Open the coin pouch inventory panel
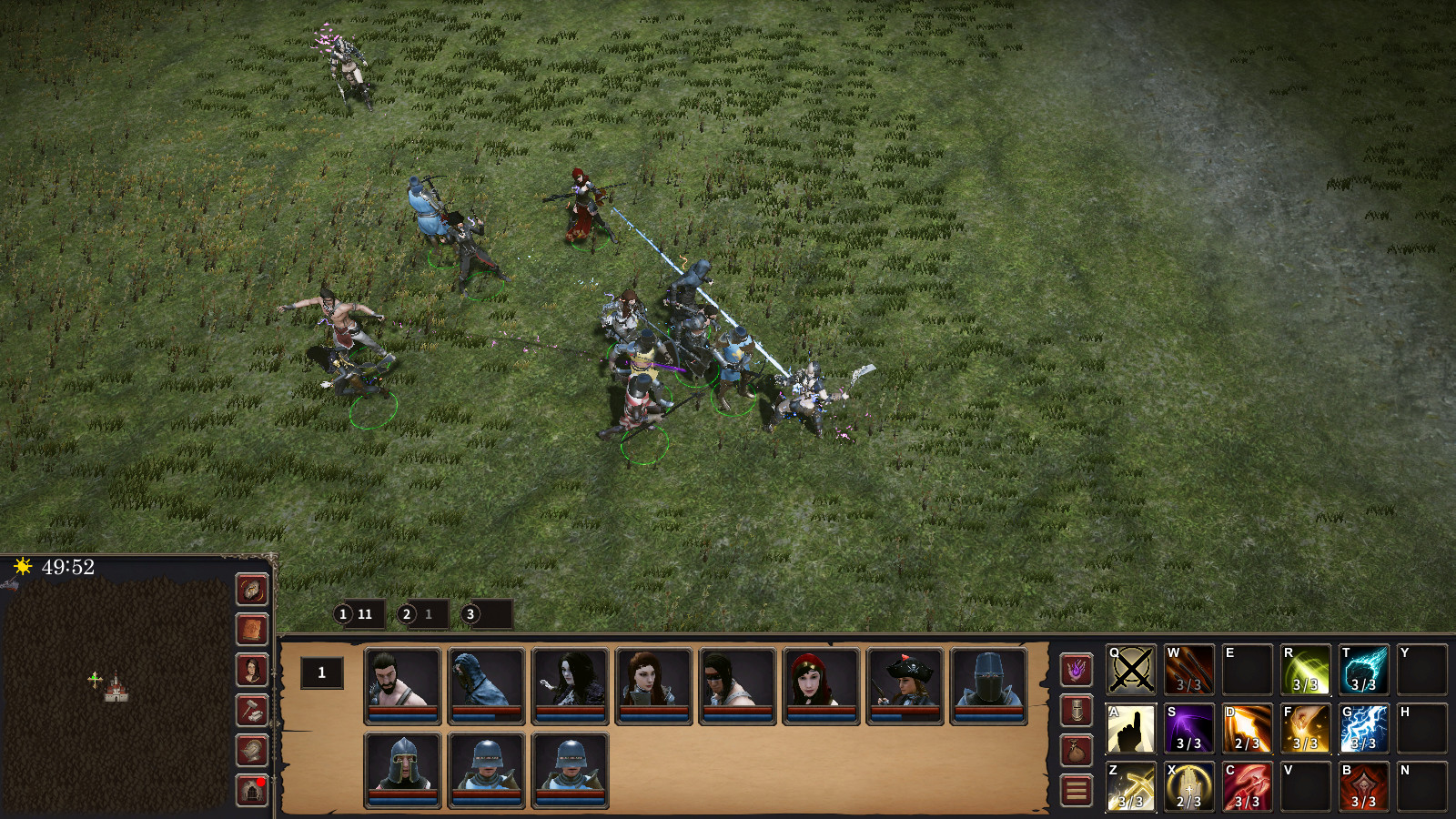The image size is (1456, 819). click(1077, 749)
